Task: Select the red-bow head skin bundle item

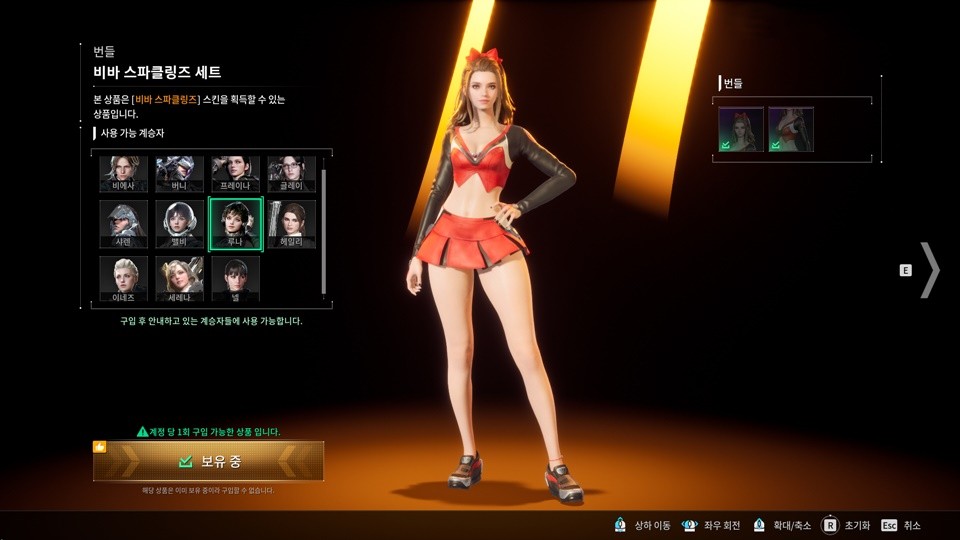Action: tap(741, 130)
